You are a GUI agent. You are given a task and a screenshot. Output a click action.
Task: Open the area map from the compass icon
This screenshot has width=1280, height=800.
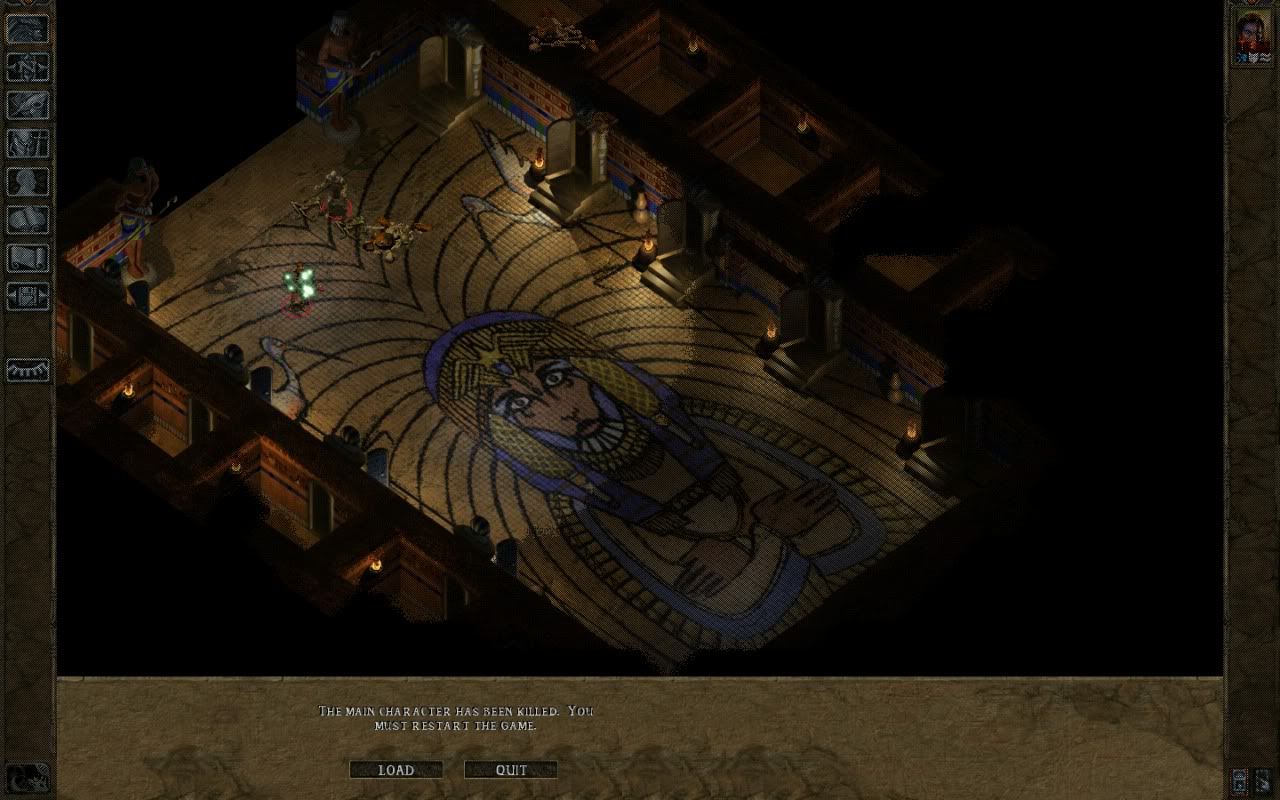[28, 67]
